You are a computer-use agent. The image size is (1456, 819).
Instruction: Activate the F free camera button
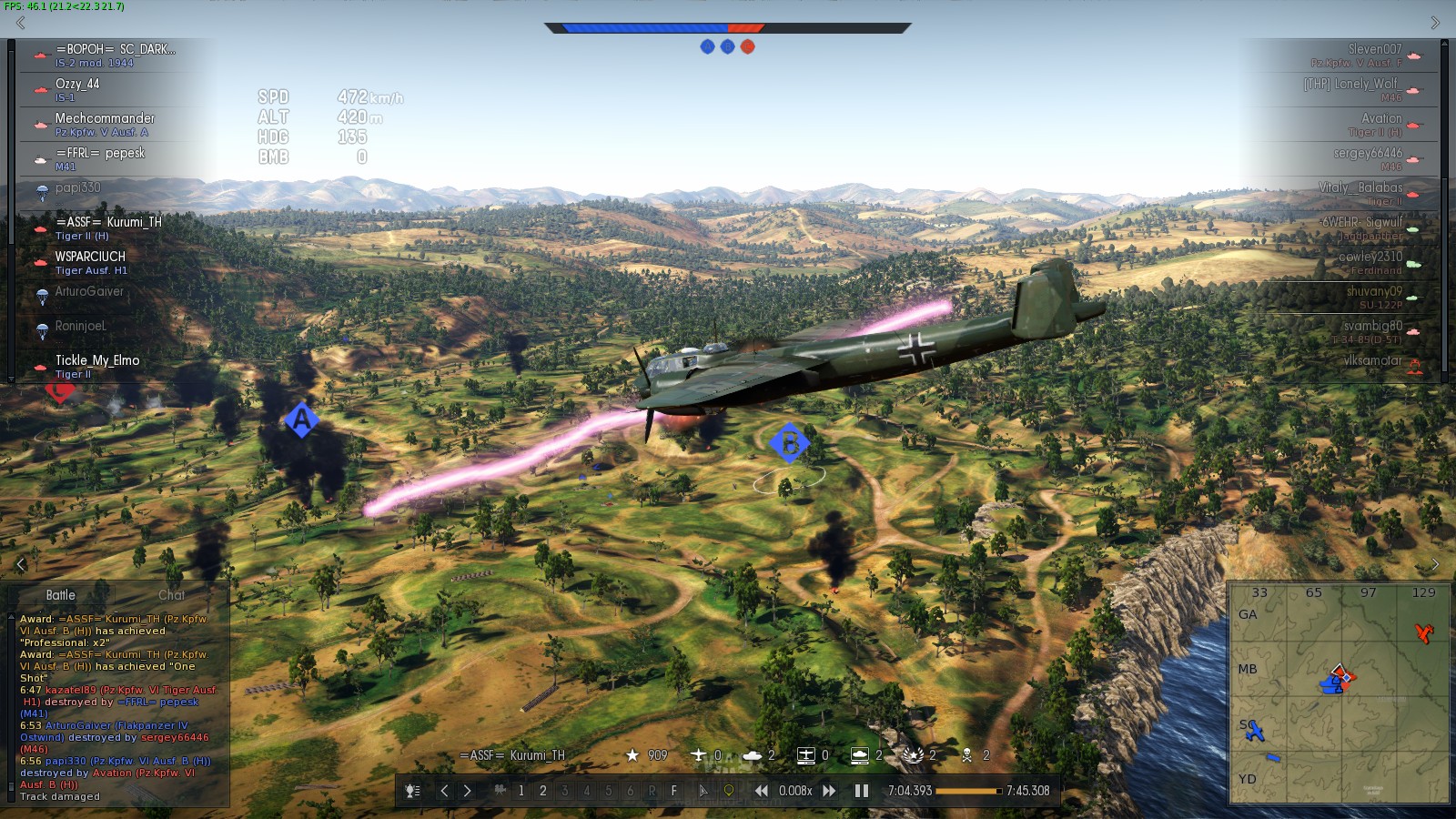pyautogui.click(x=673, y=791)
